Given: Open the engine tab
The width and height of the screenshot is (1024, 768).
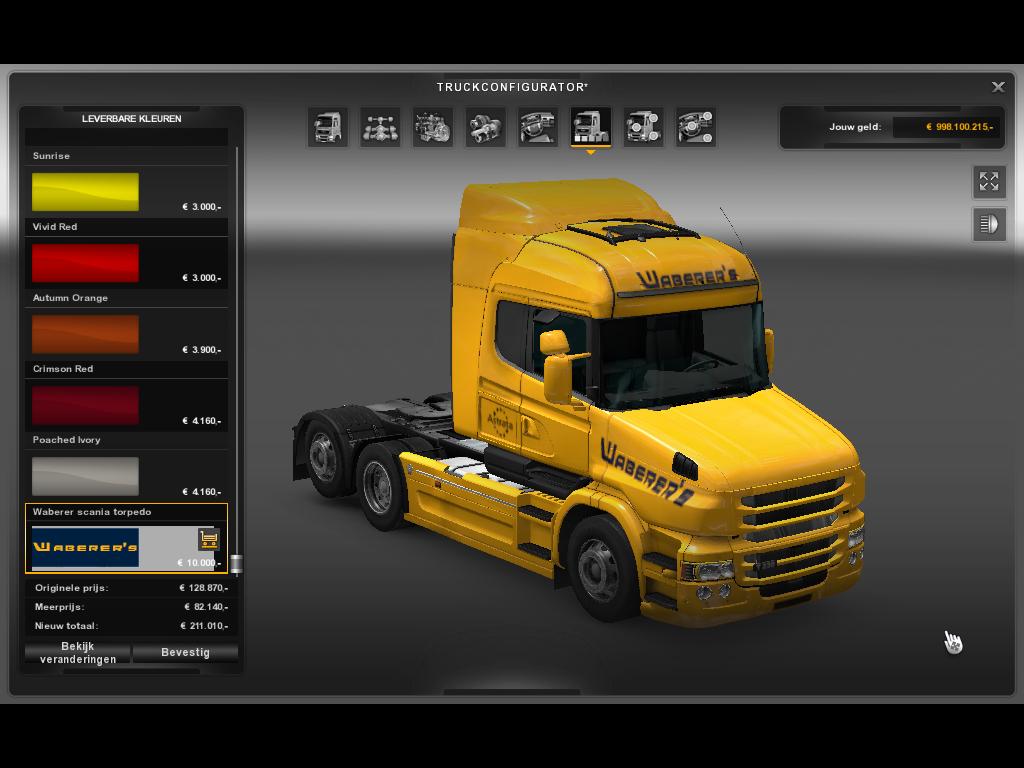Looking at the screenshot, I should (433, 127).
